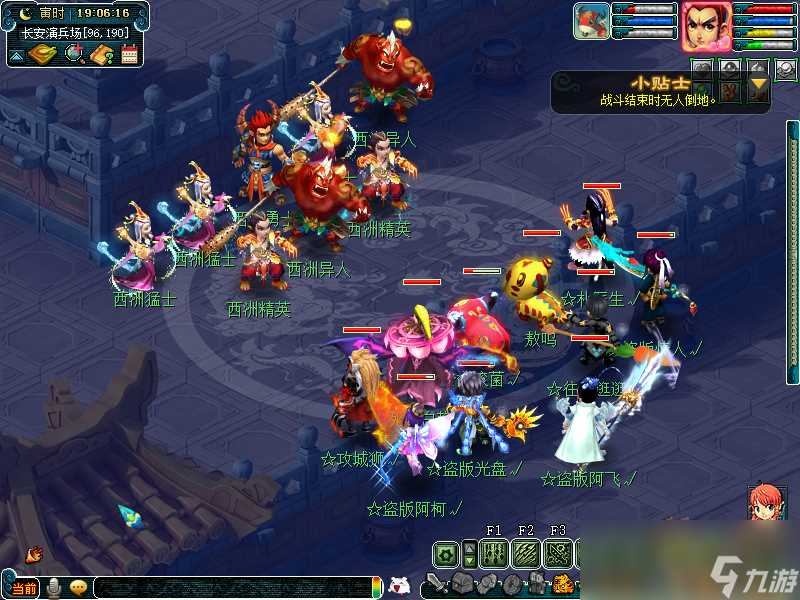Viewport: 800px width, 600px height.
Task: Click the golden book icon under location
Action: coord(43,54)
